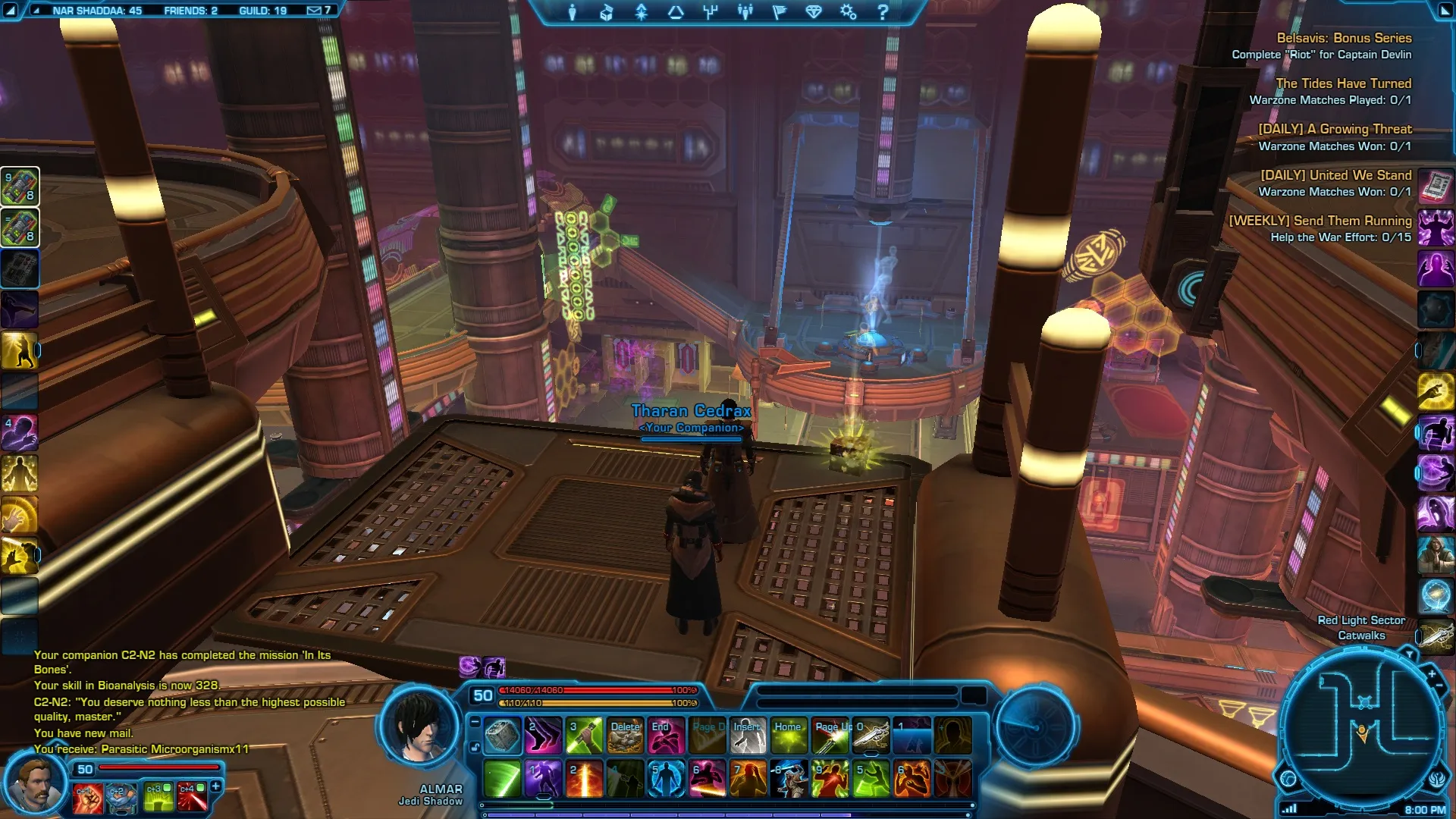Open the Friends: 2 list

[190, 11]
